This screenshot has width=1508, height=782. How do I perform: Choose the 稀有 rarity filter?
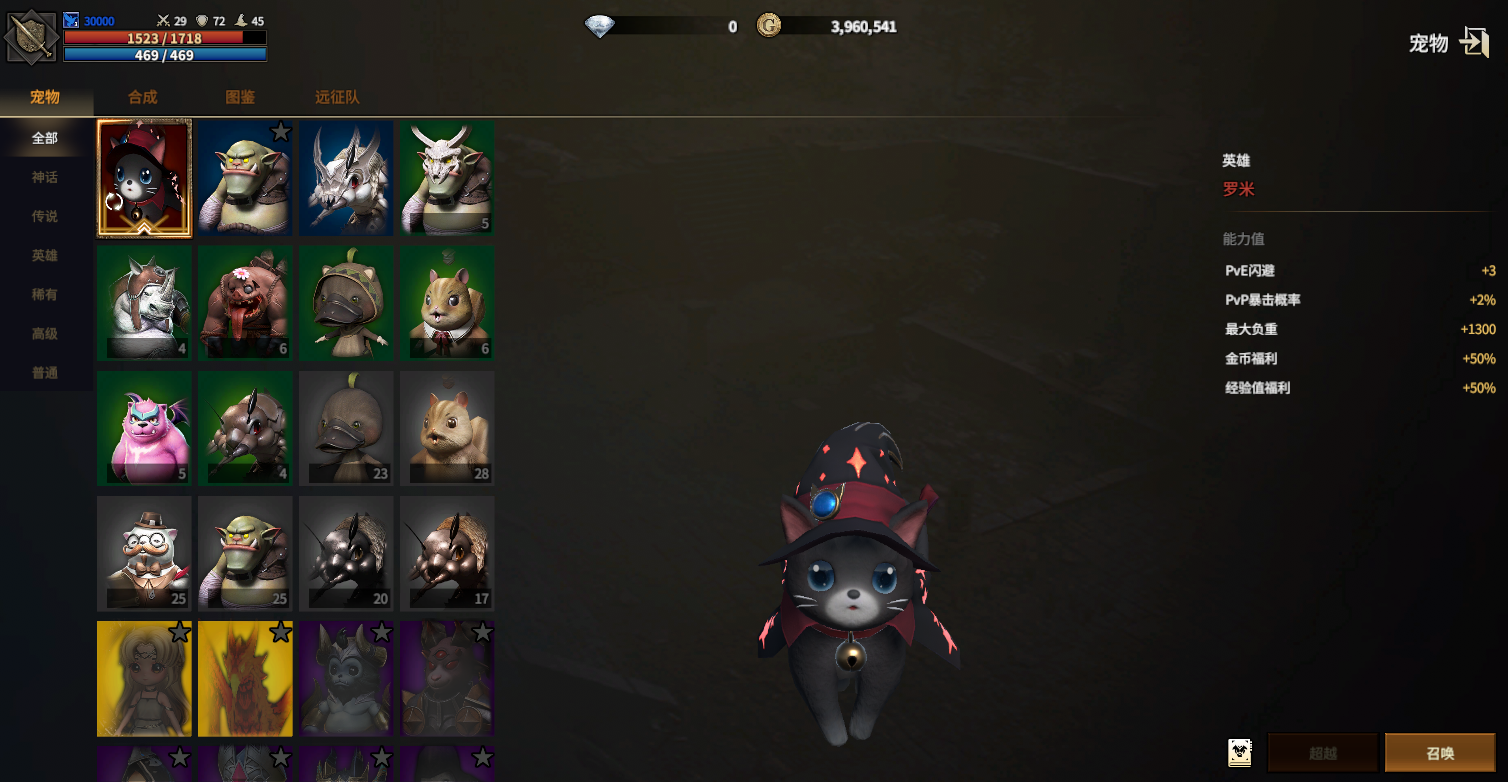[x=45, y=294]
